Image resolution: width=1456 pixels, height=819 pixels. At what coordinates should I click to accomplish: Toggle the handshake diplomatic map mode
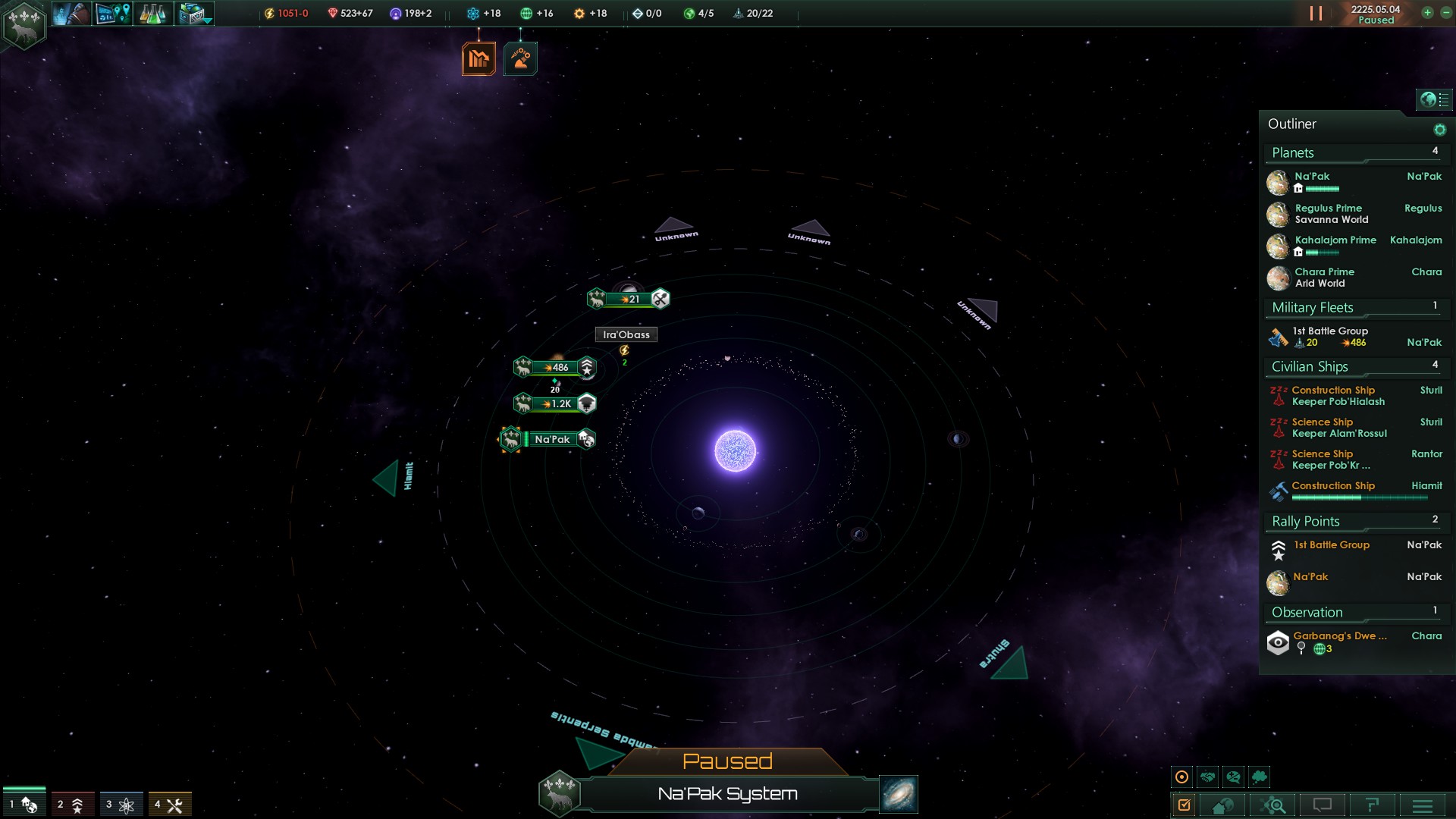pos(1208,777)
